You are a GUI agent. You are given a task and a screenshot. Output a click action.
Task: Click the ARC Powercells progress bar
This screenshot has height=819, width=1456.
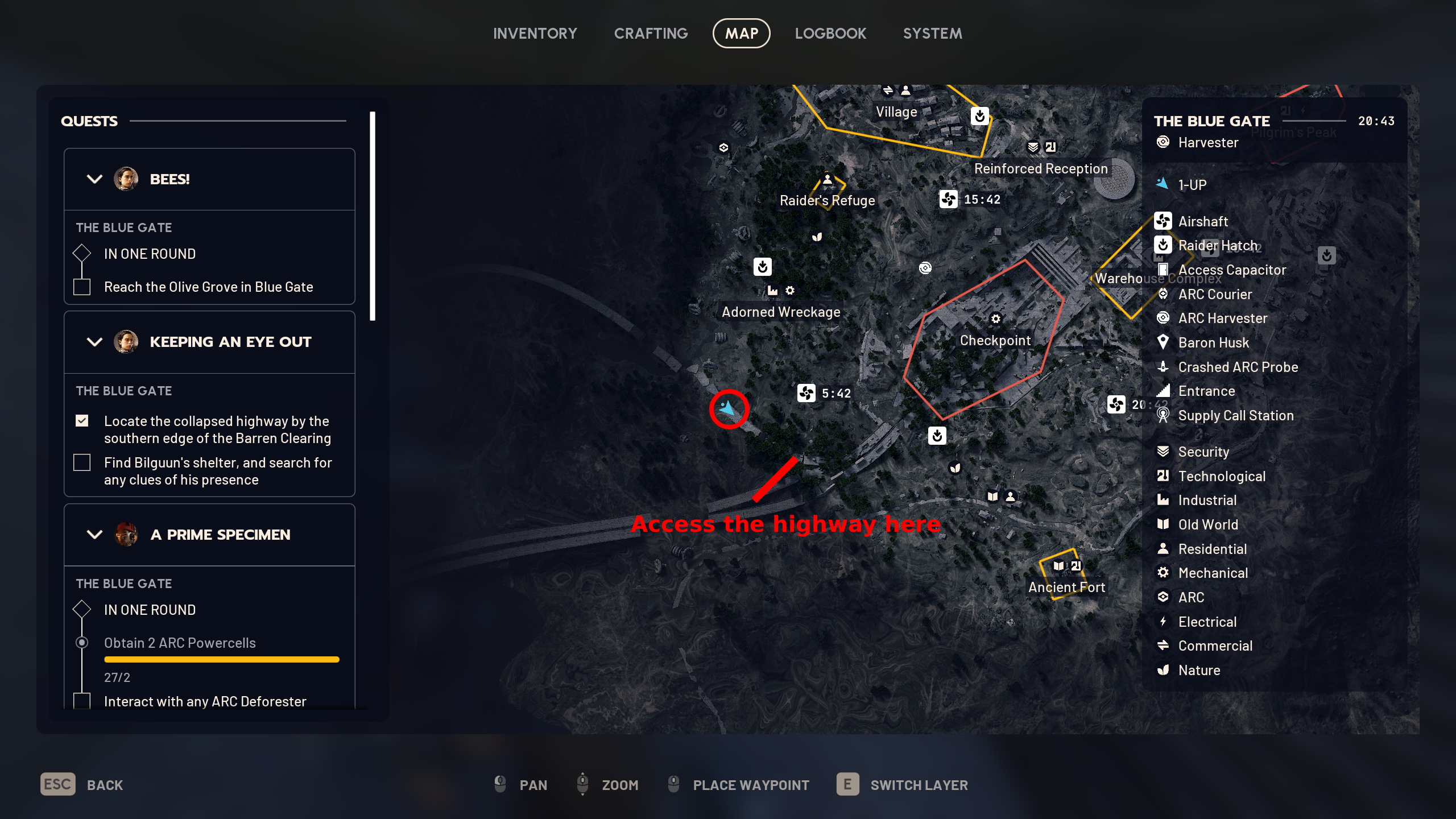click(x=221, y=659)
